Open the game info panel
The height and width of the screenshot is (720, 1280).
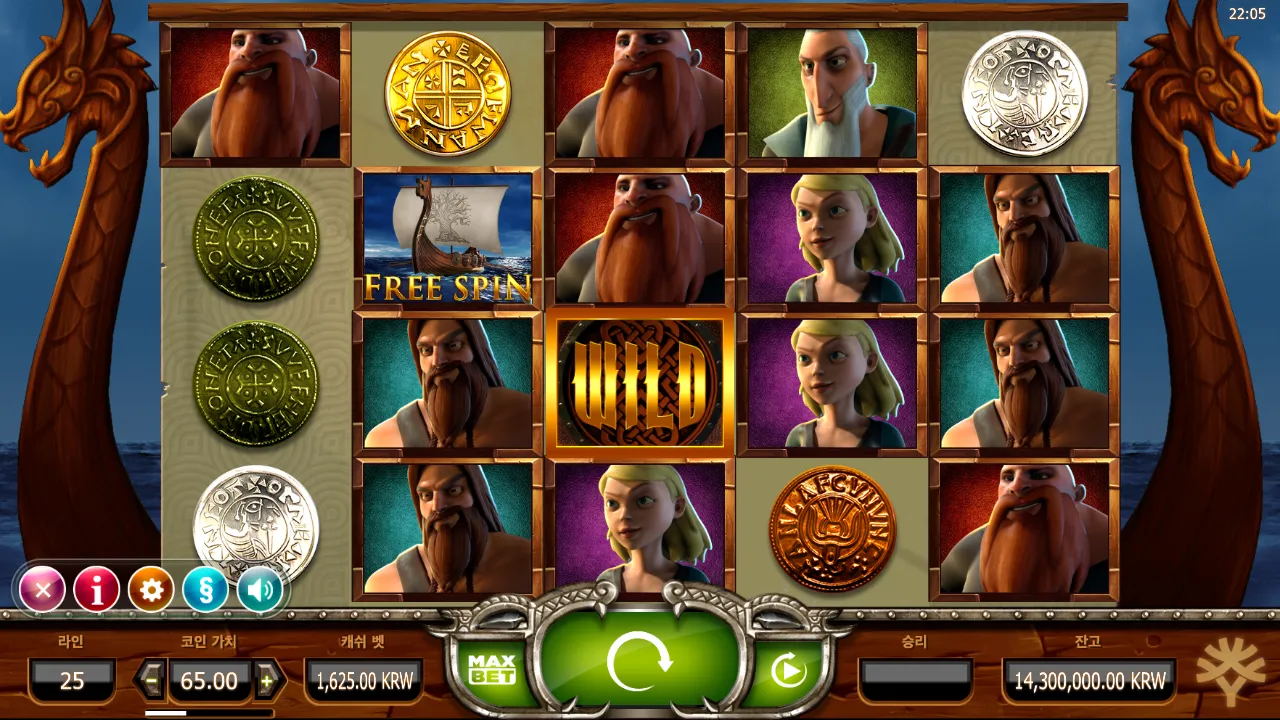(96, 589)
